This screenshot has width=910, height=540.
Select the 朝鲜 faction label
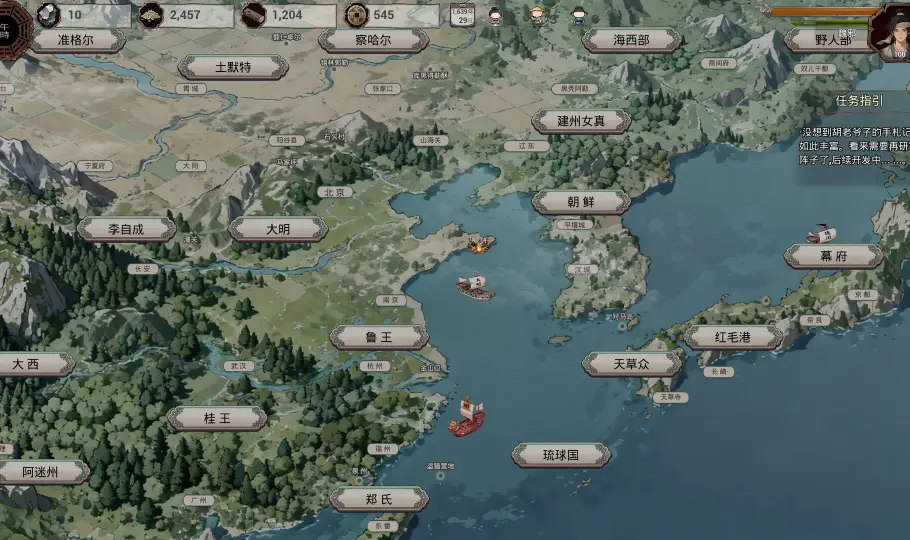point(581,201)
